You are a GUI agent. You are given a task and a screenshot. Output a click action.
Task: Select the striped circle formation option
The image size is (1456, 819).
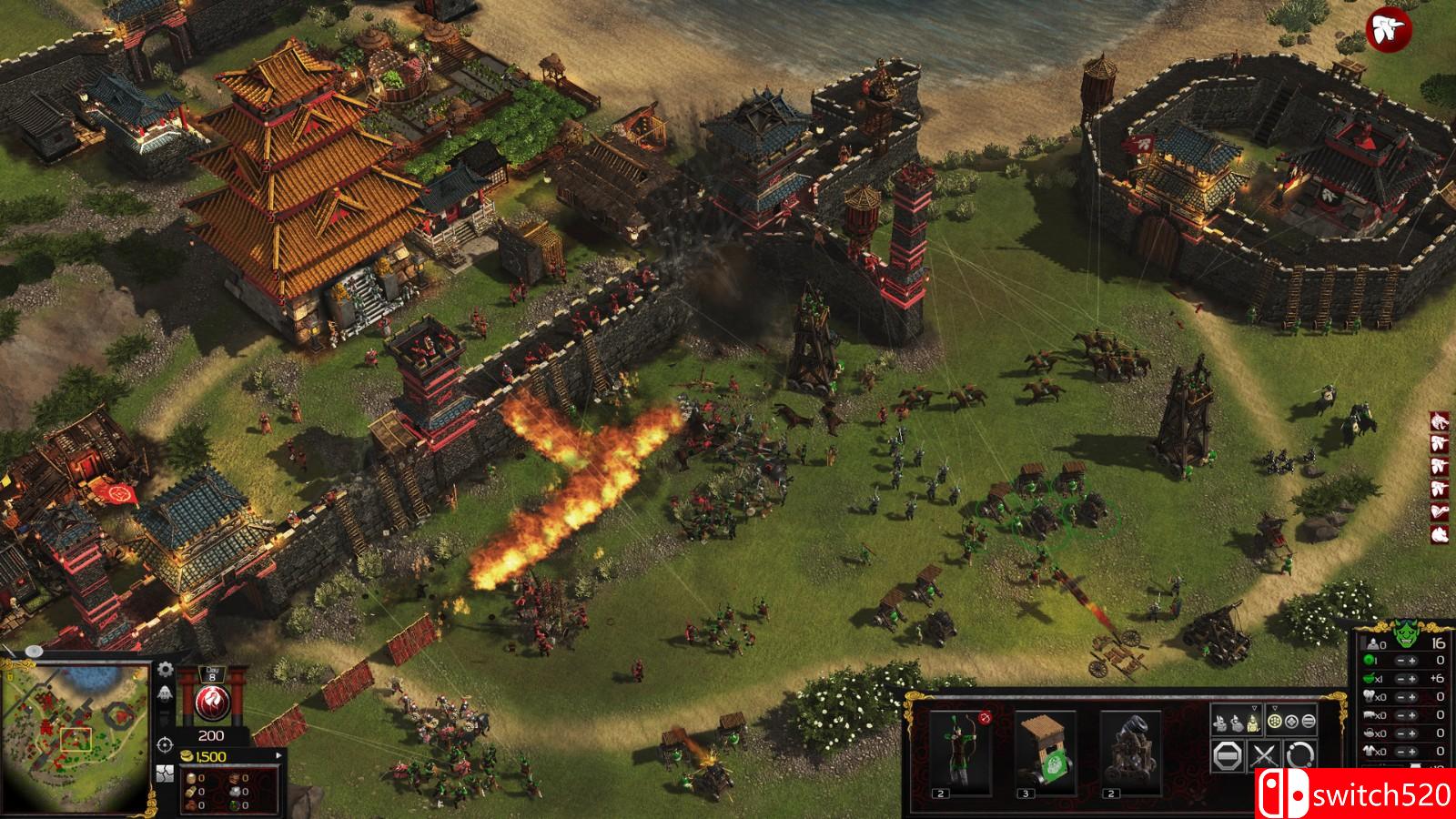click(x=1309, y=721)
